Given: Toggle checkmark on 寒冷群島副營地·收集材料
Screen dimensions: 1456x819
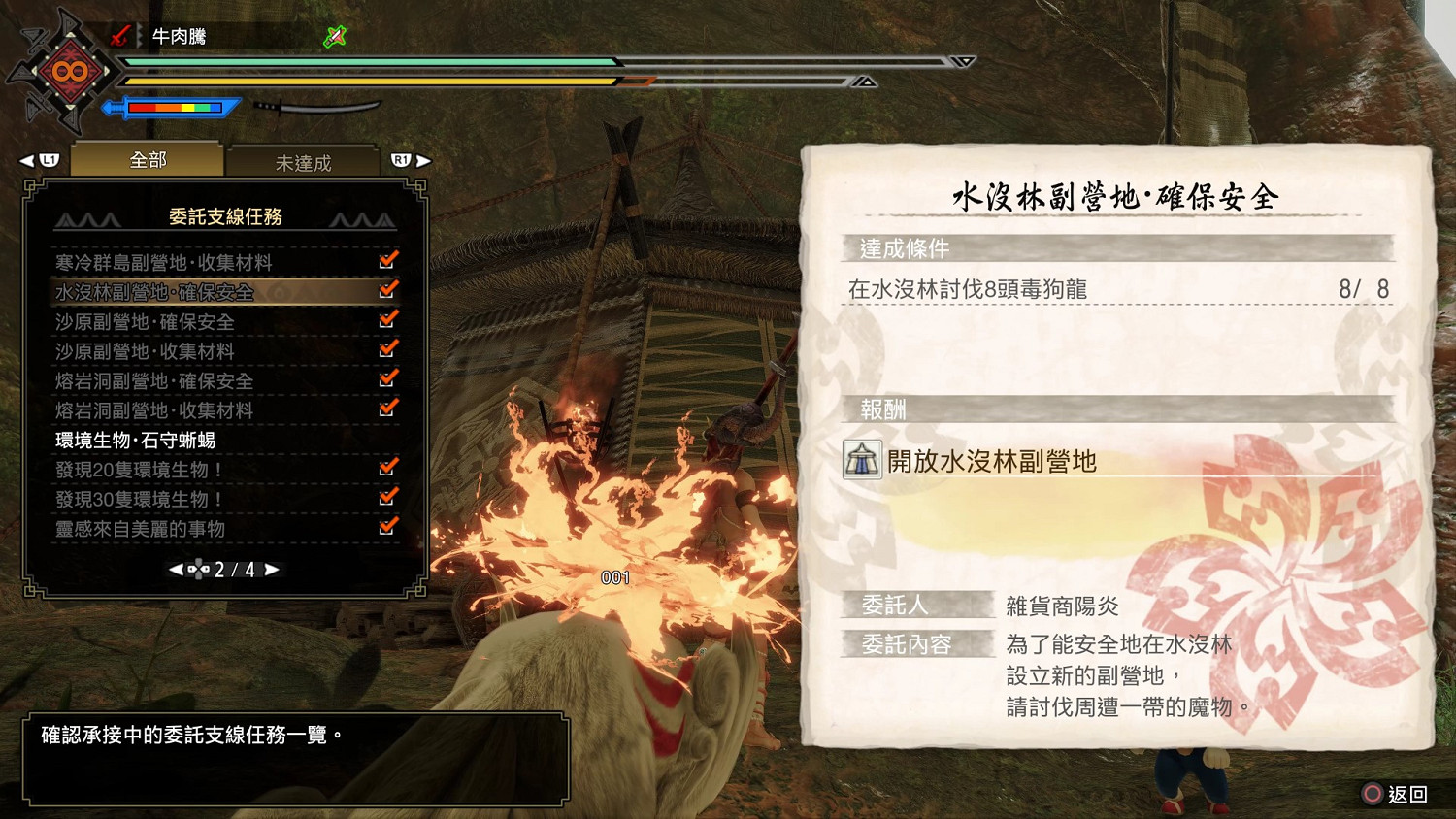Looking at the screenshot, I should pos(388,260).
